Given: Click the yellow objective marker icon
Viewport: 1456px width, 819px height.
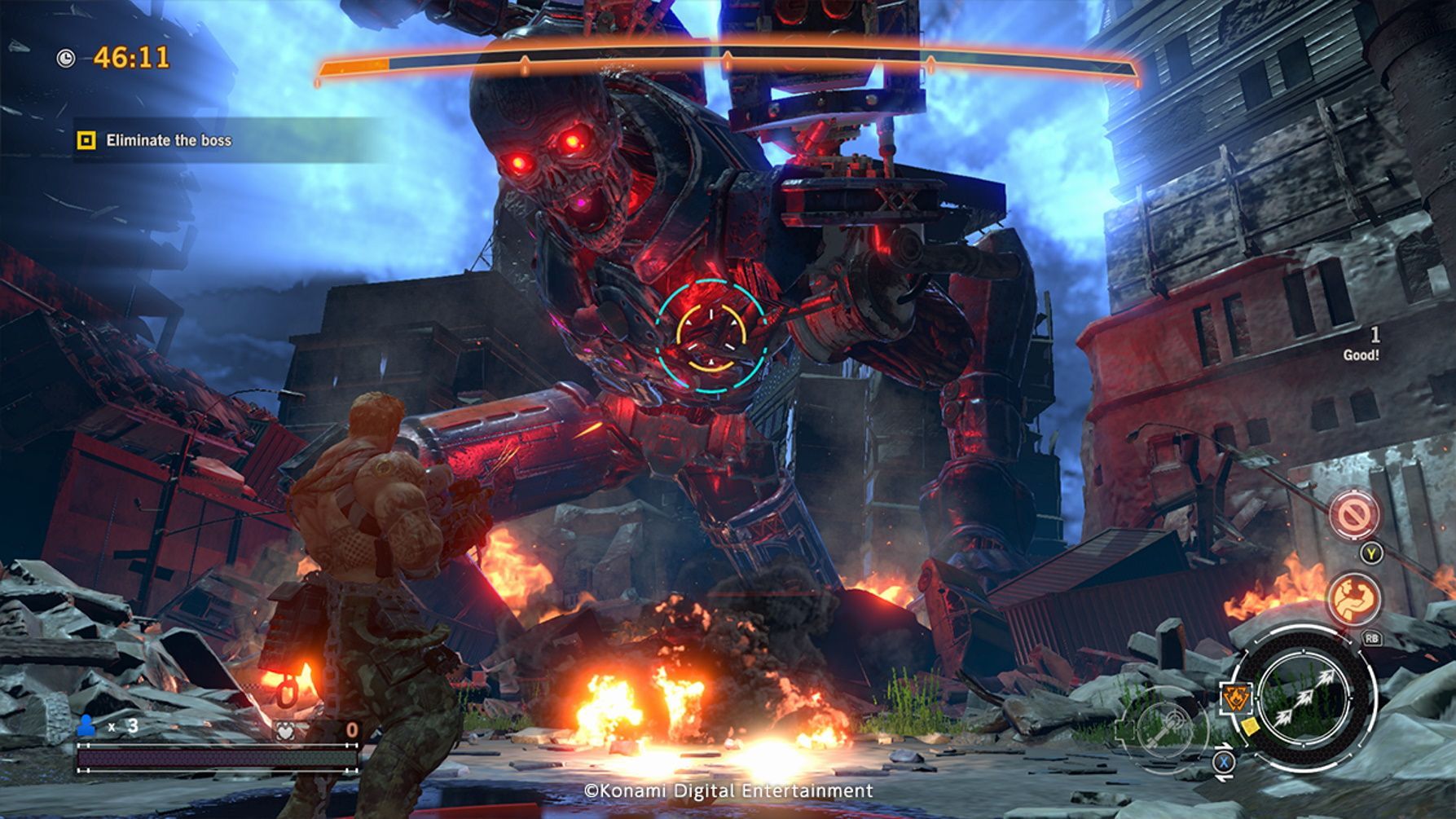Looking at the screenshot, I should [x=85, y=140].
